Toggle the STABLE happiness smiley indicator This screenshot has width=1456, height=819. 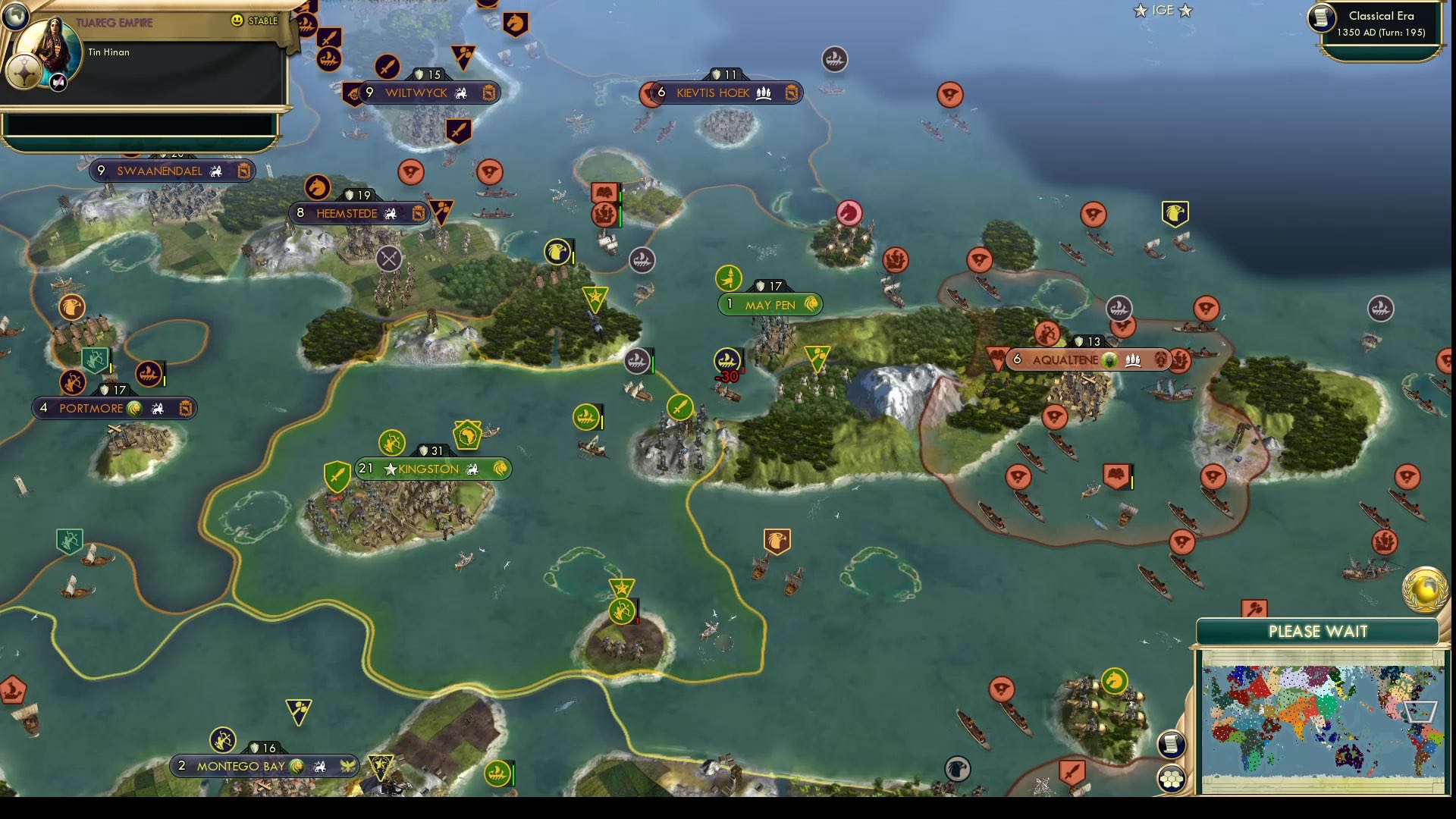(x=238, y=20)
